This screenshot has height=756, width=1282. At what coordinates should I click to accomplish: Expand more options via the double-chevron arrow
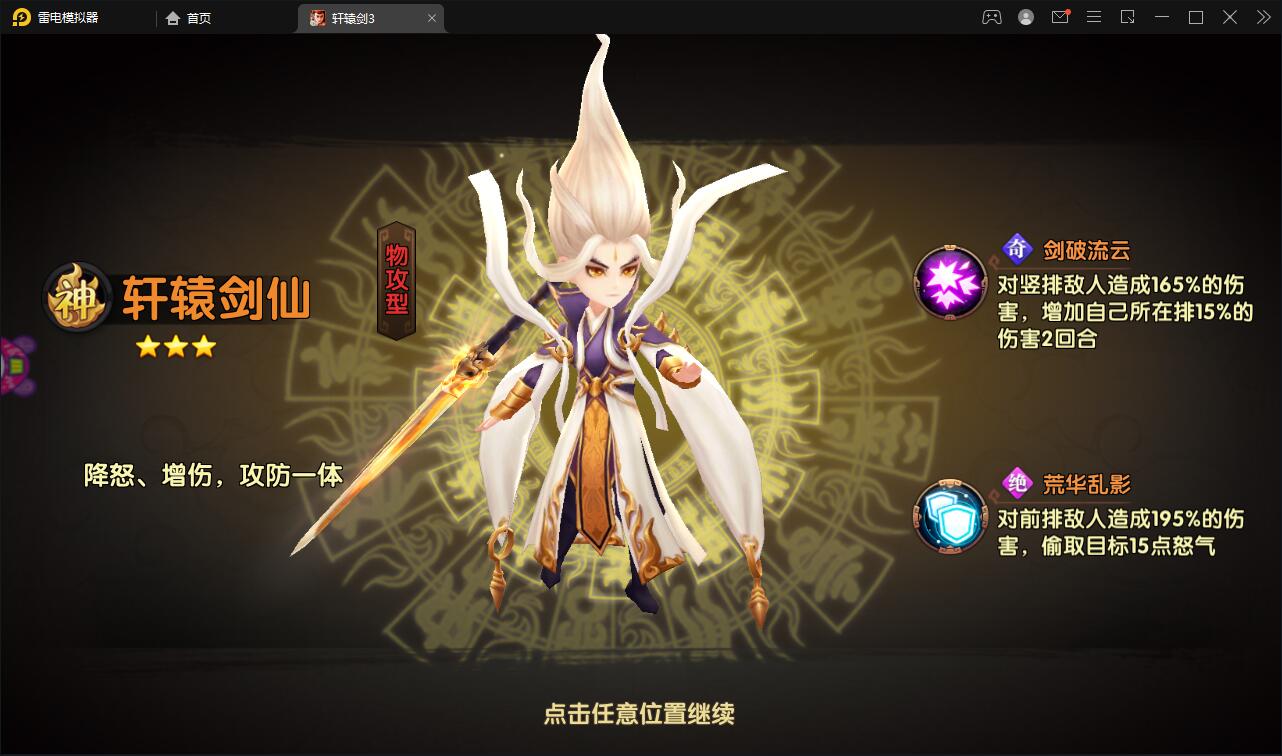[1262, 17]
